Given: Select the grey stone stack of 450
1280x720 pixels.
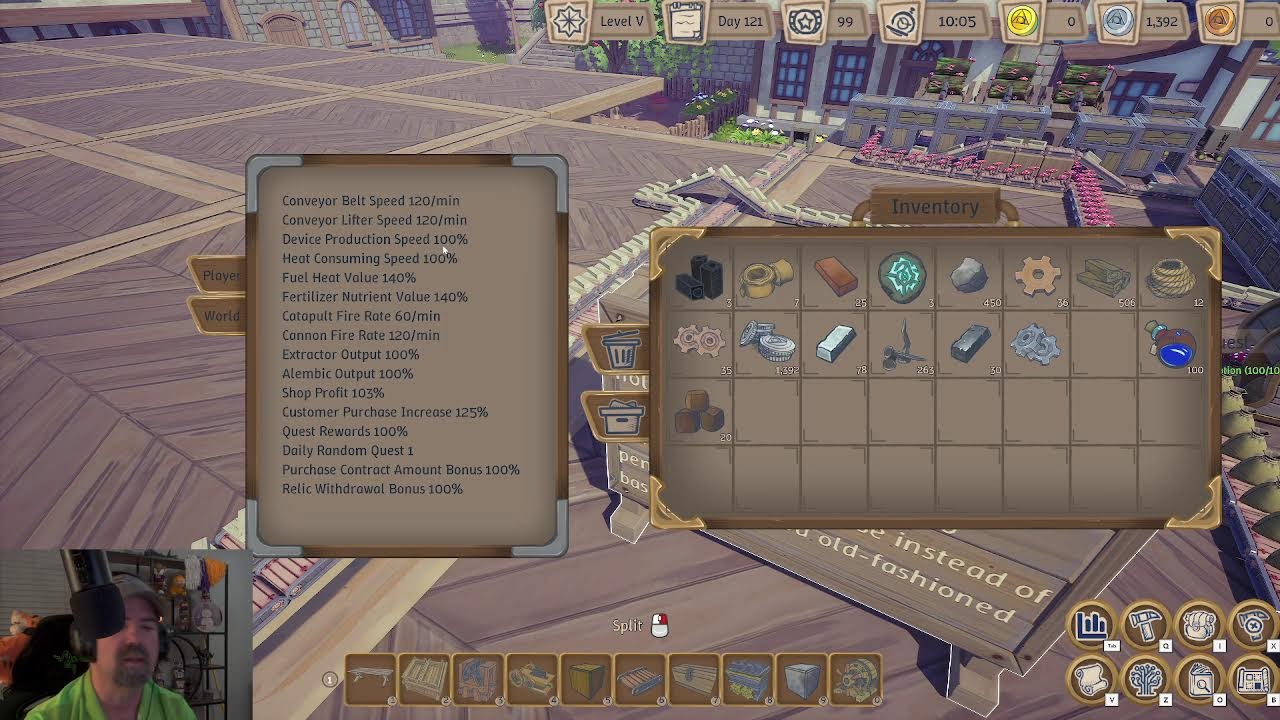Looking at the screenshot, I should coord(968,277).
